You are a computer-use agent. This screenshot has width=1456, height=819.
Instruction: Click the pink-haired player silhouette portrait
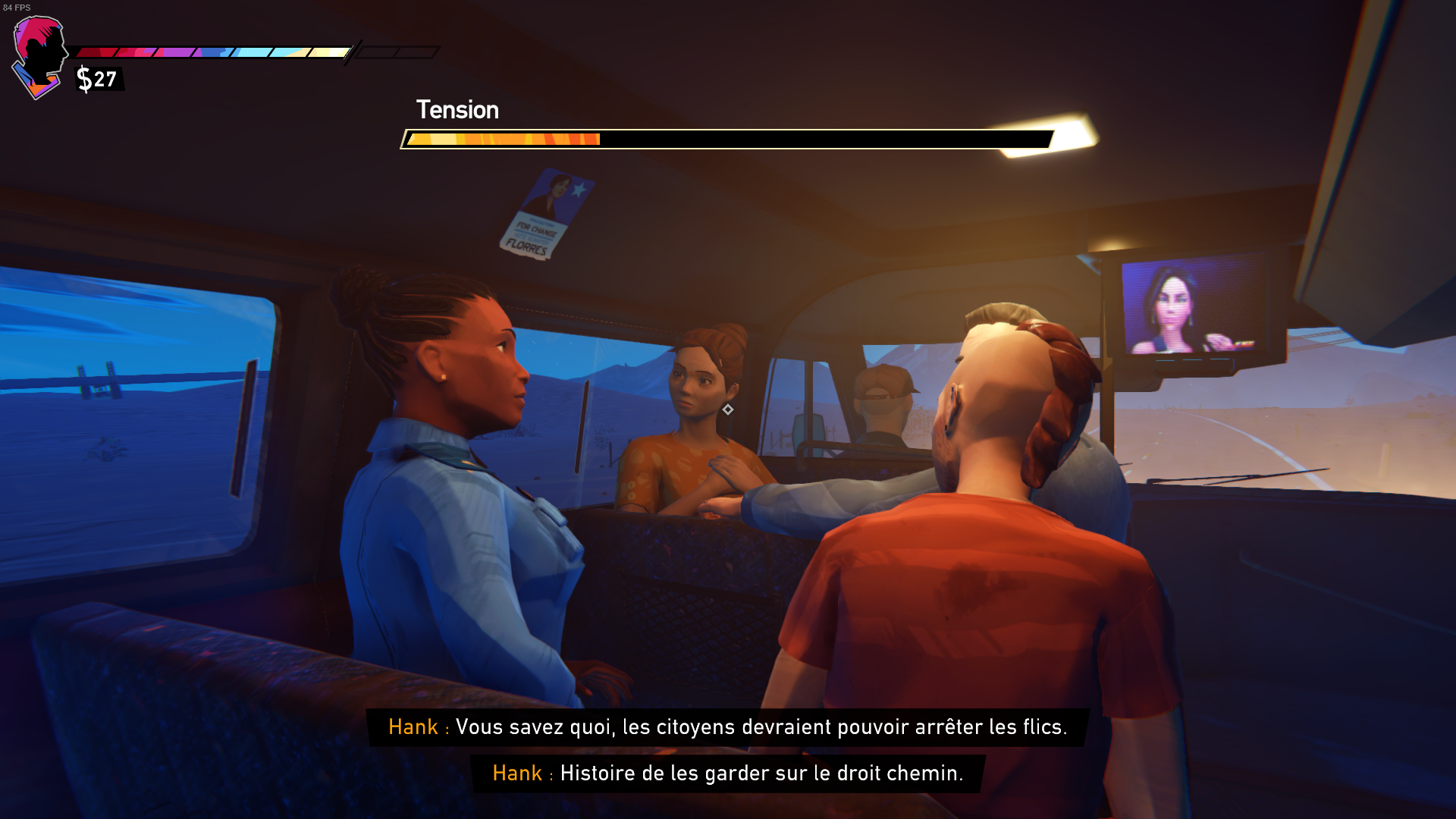[x=41, y=55]
